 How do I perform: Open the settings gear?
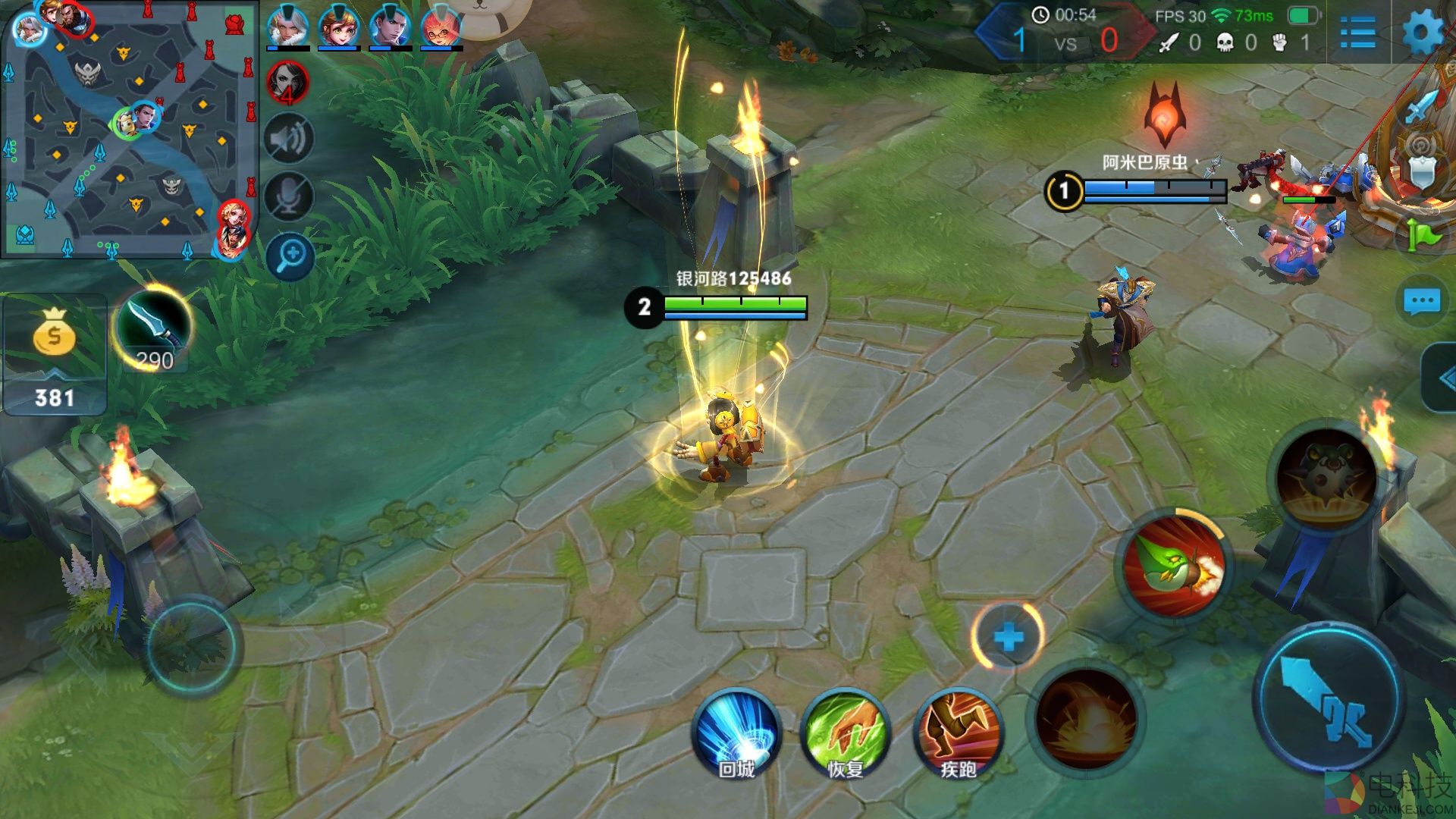tap(1423, 32)
